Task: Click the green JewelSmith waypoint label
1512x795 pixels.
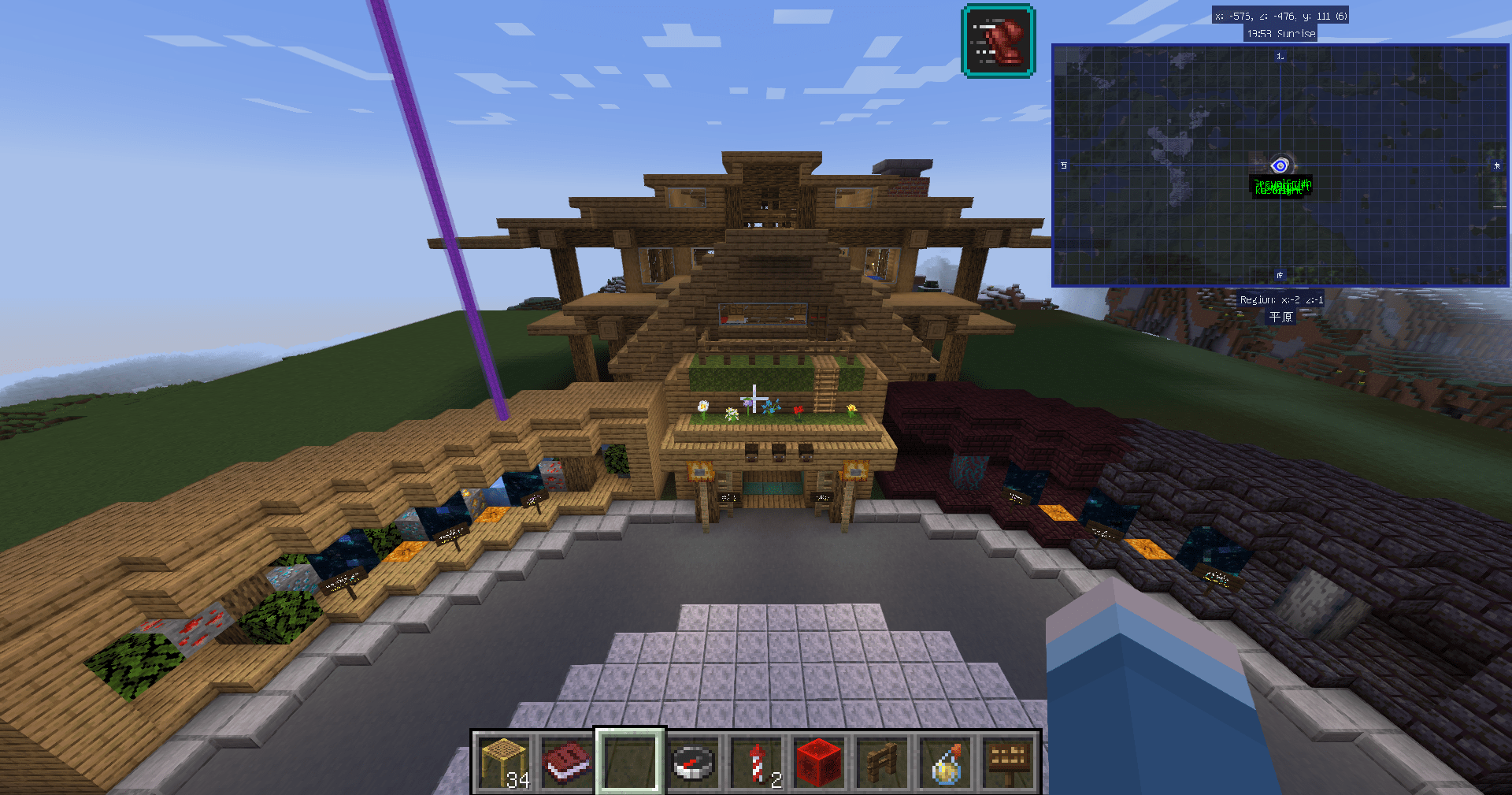Action: tap(1281, 187)
